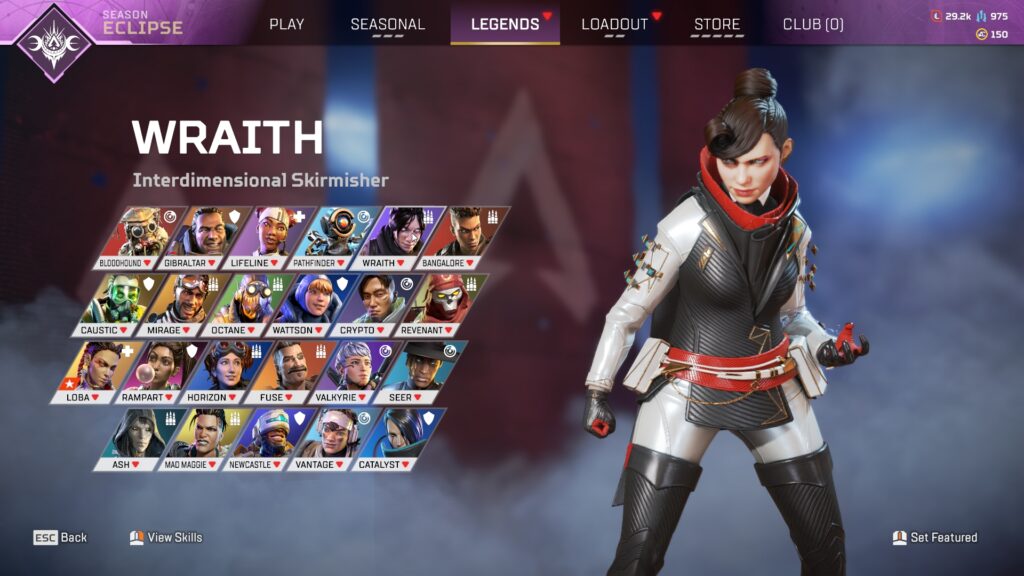This screenshot has width=1024, height=576.
Task: Open the Store tab
Action: [x=717, y=24]
